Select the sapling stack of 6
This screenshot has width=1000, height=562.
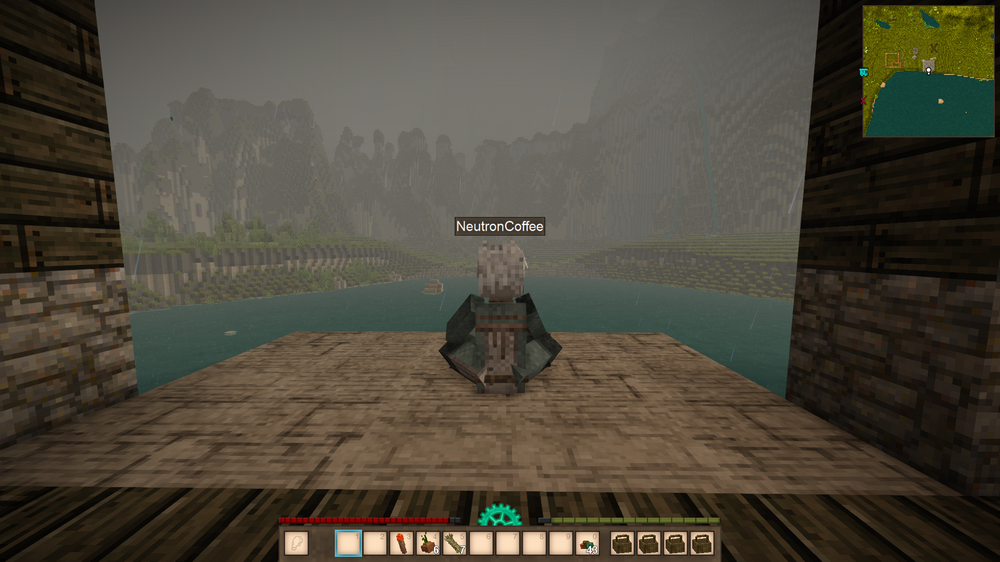(429, 543)
